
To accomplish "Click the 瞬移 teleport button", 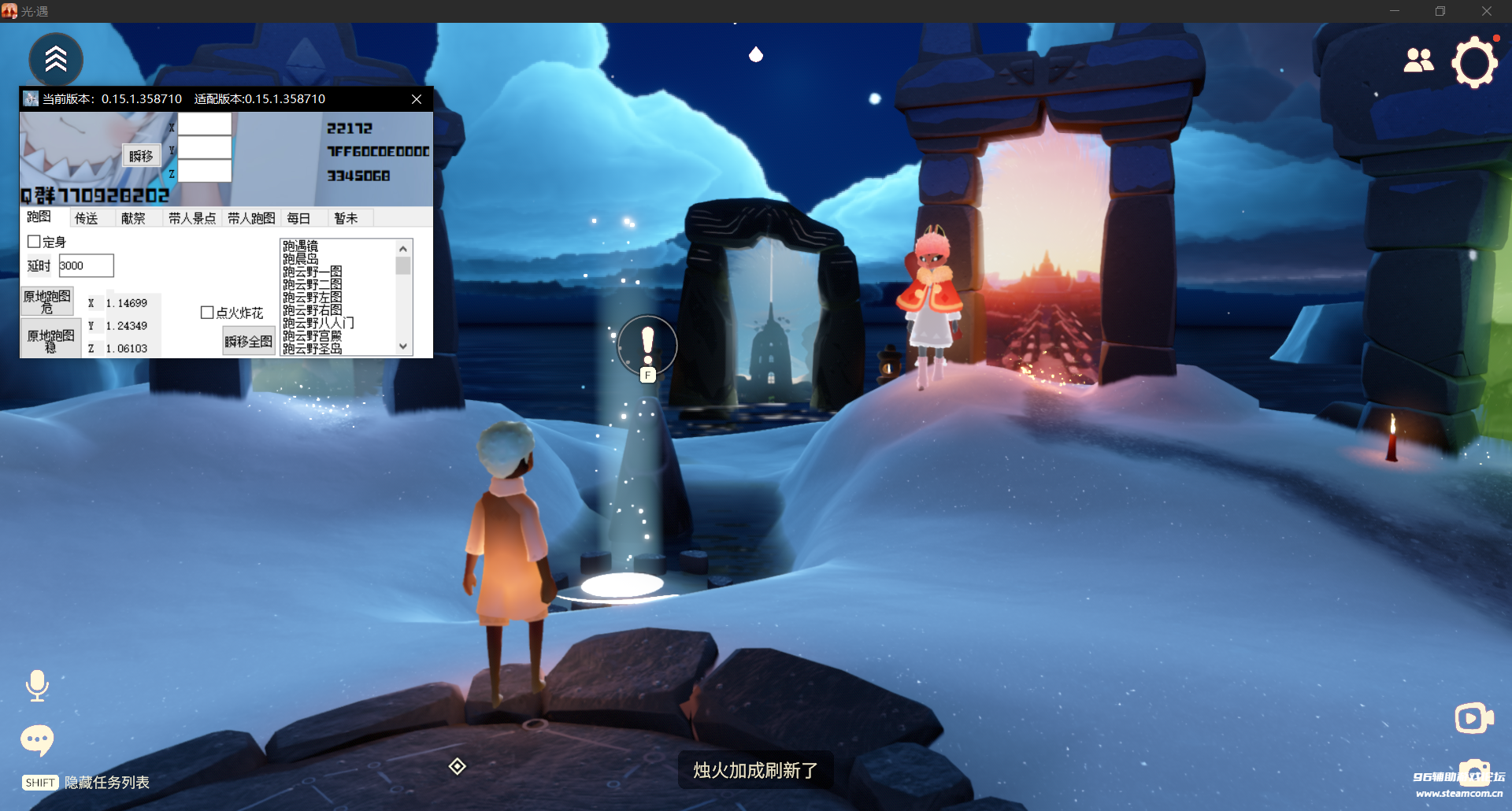I will click(x=141, y=156).
